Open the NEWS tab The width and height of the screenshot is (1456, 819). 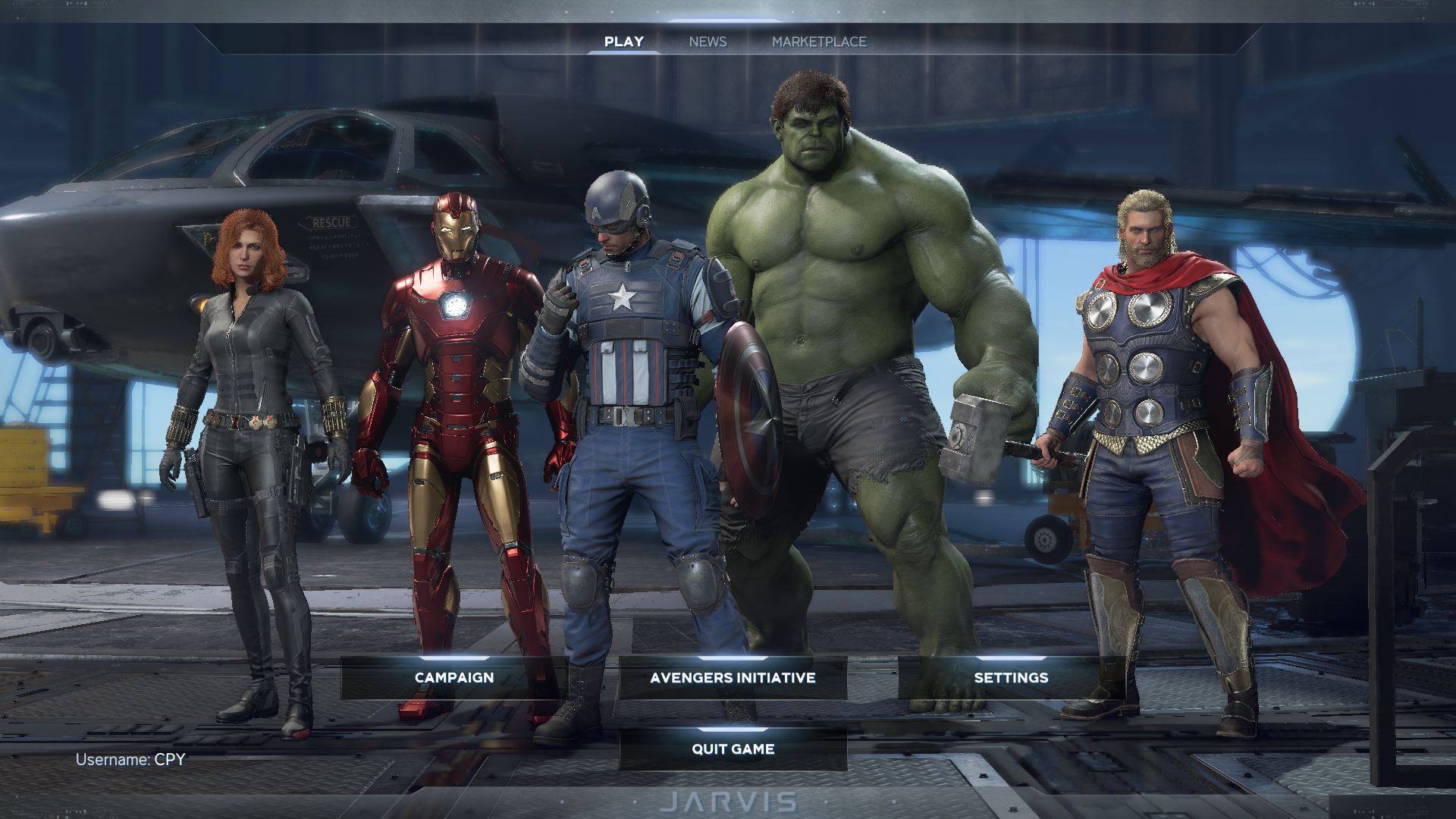tap(708, 42)
